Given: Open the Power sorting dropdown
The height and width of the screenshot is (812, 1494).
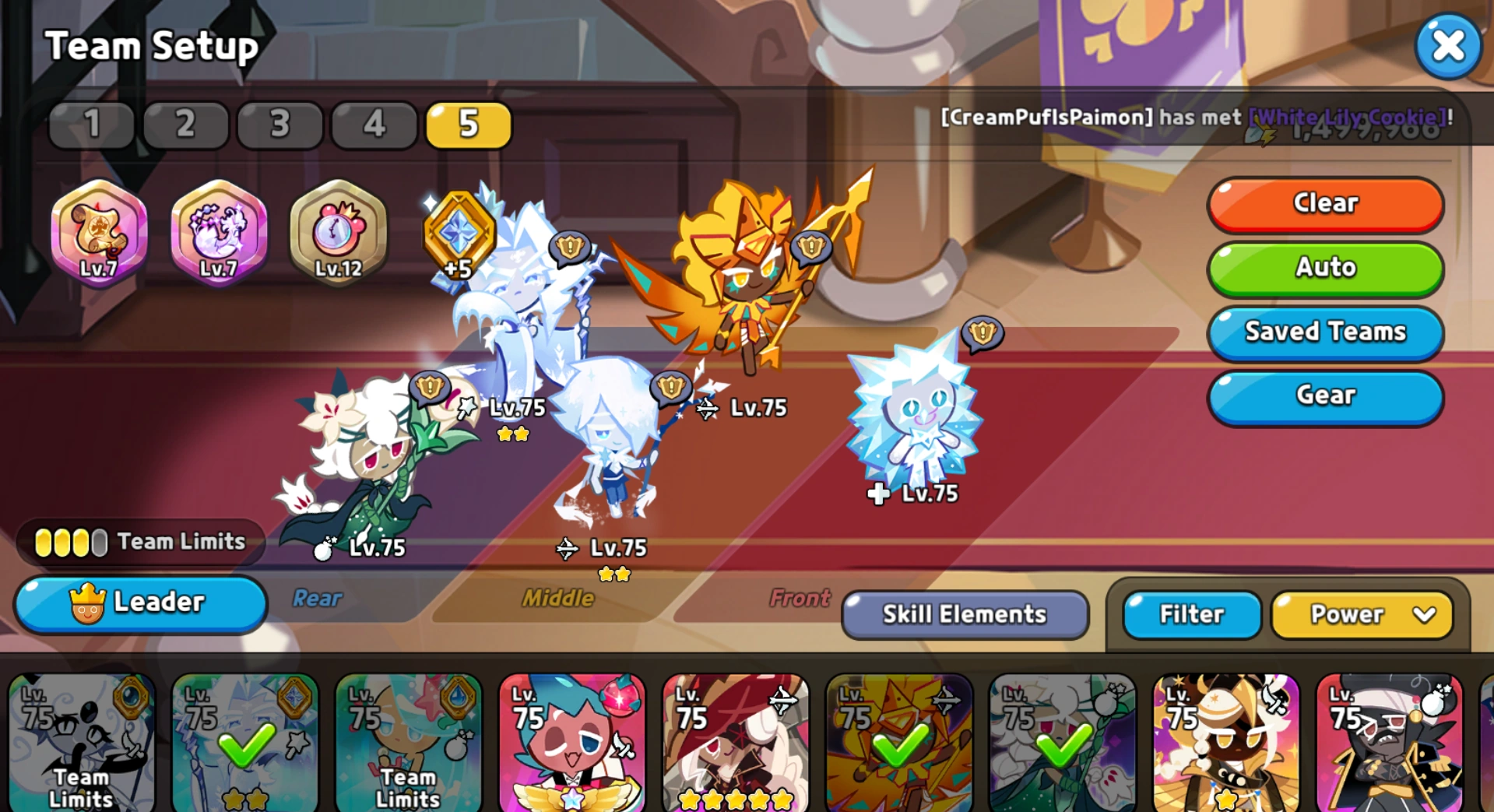Looking at the screenshot, I should coord(1361,614).
